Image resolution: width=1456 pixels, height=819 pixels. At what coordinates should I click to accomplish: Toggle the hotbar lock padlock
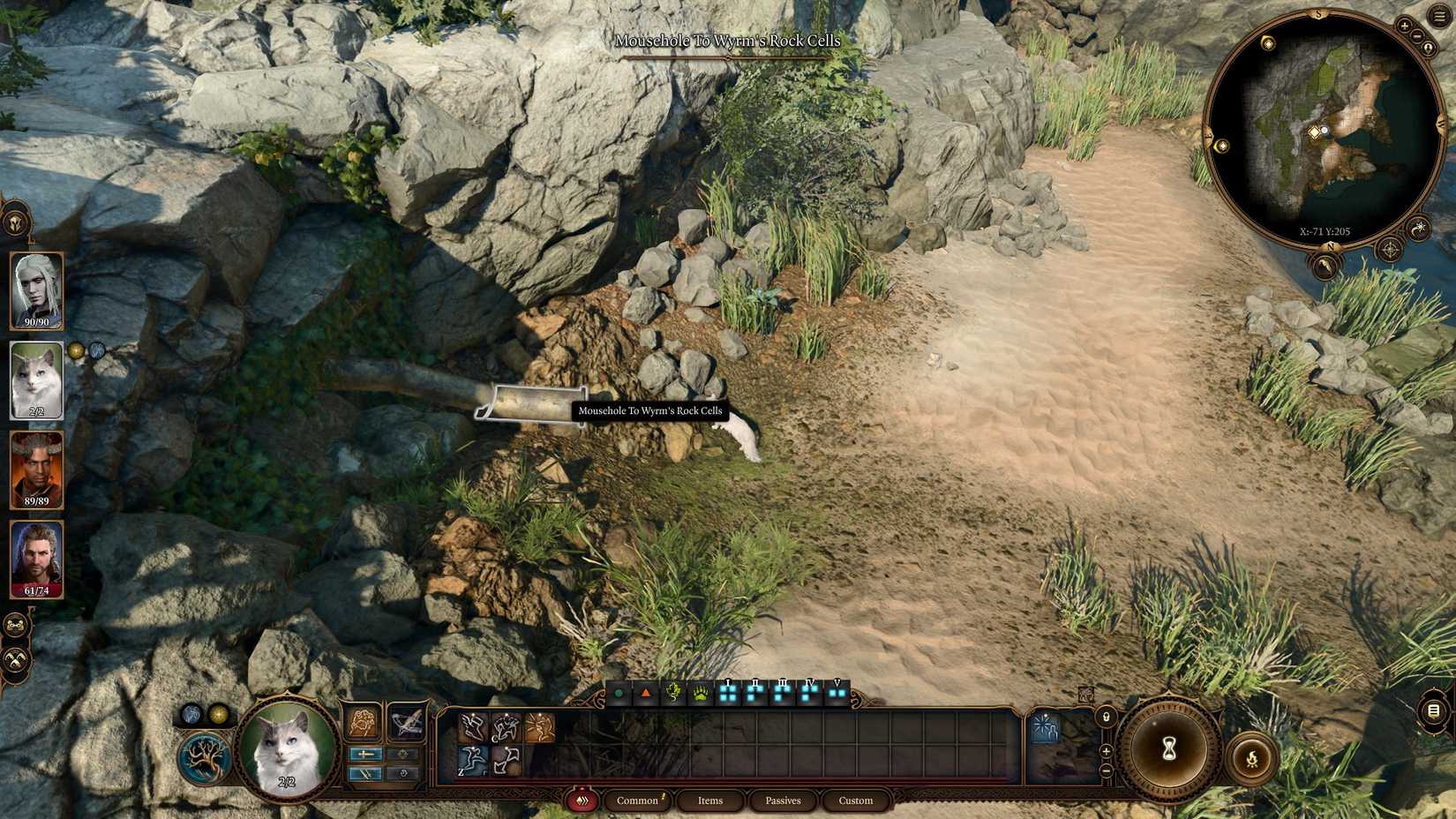pyautogui.click(x=1107, y=717)
